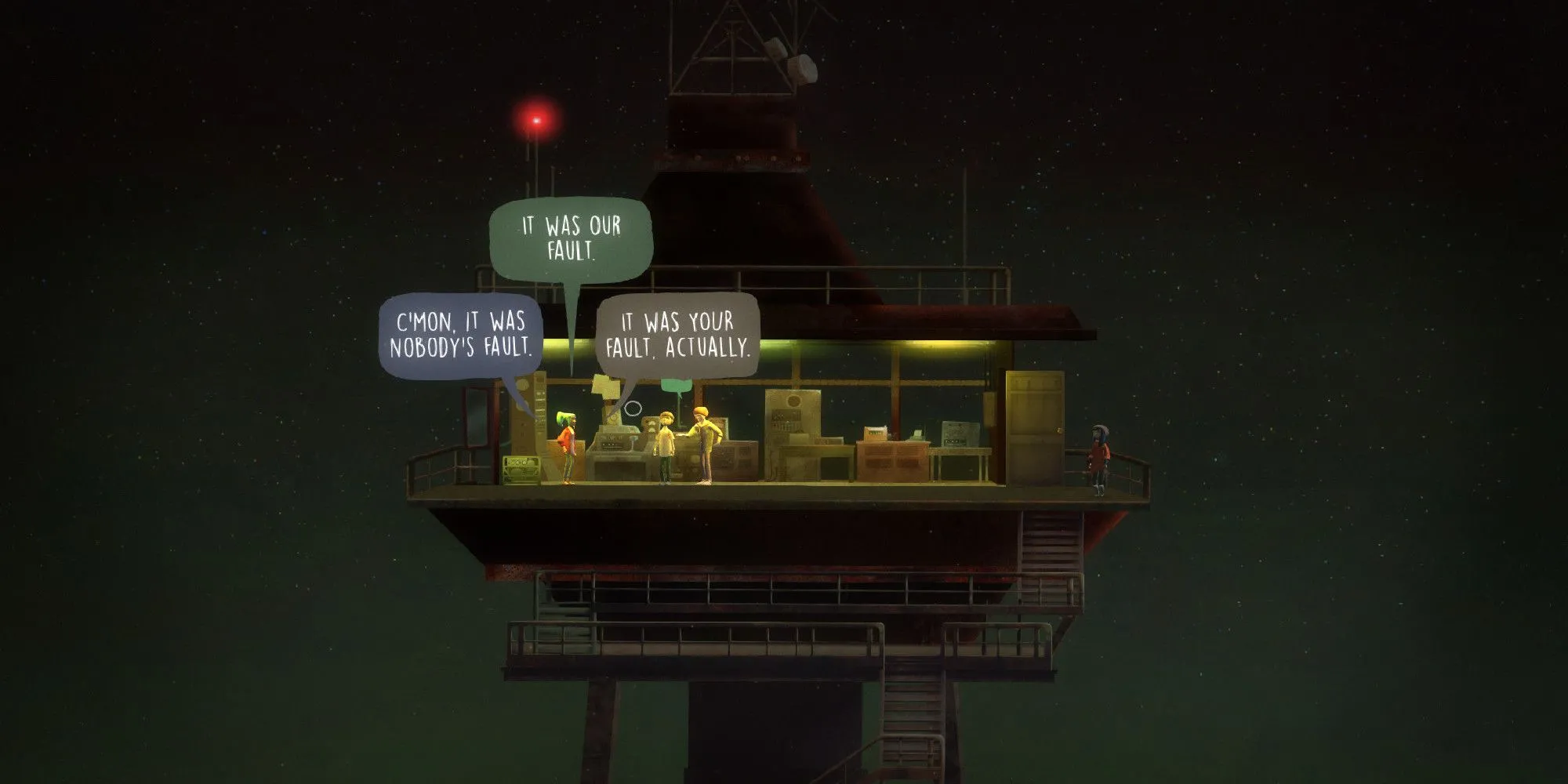The height and width of the screenshot is (784, 1568).
Task: Select the dialogue option "It was our fault."
Action: (571, 238)
